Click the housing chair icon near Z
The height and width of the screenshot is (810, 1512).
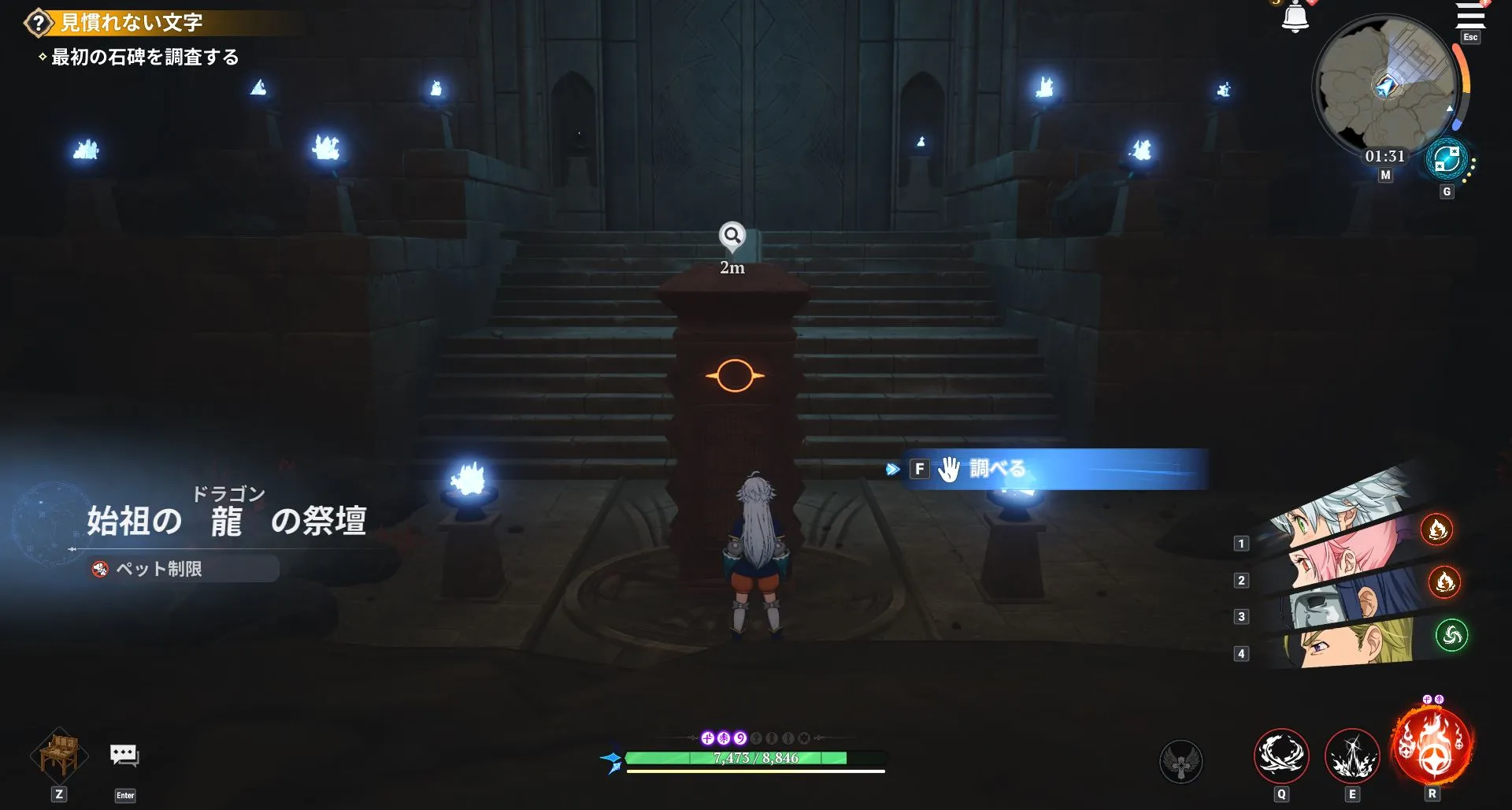58,755
